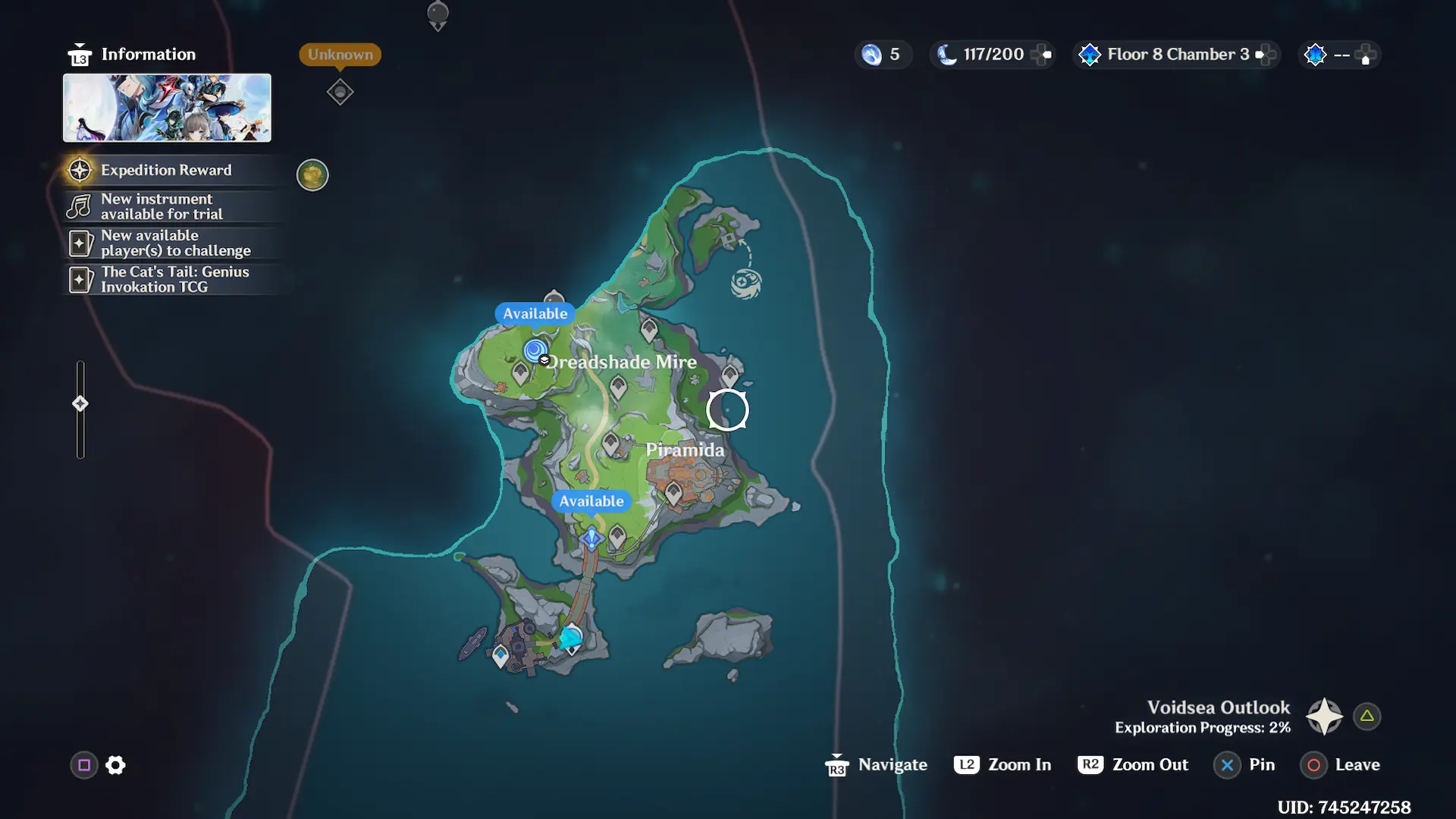The width and height of the screenshot is (1456, 819).
Task: Select the TCG card icon beside Cat's Tail entry
Action: (79, 279)
